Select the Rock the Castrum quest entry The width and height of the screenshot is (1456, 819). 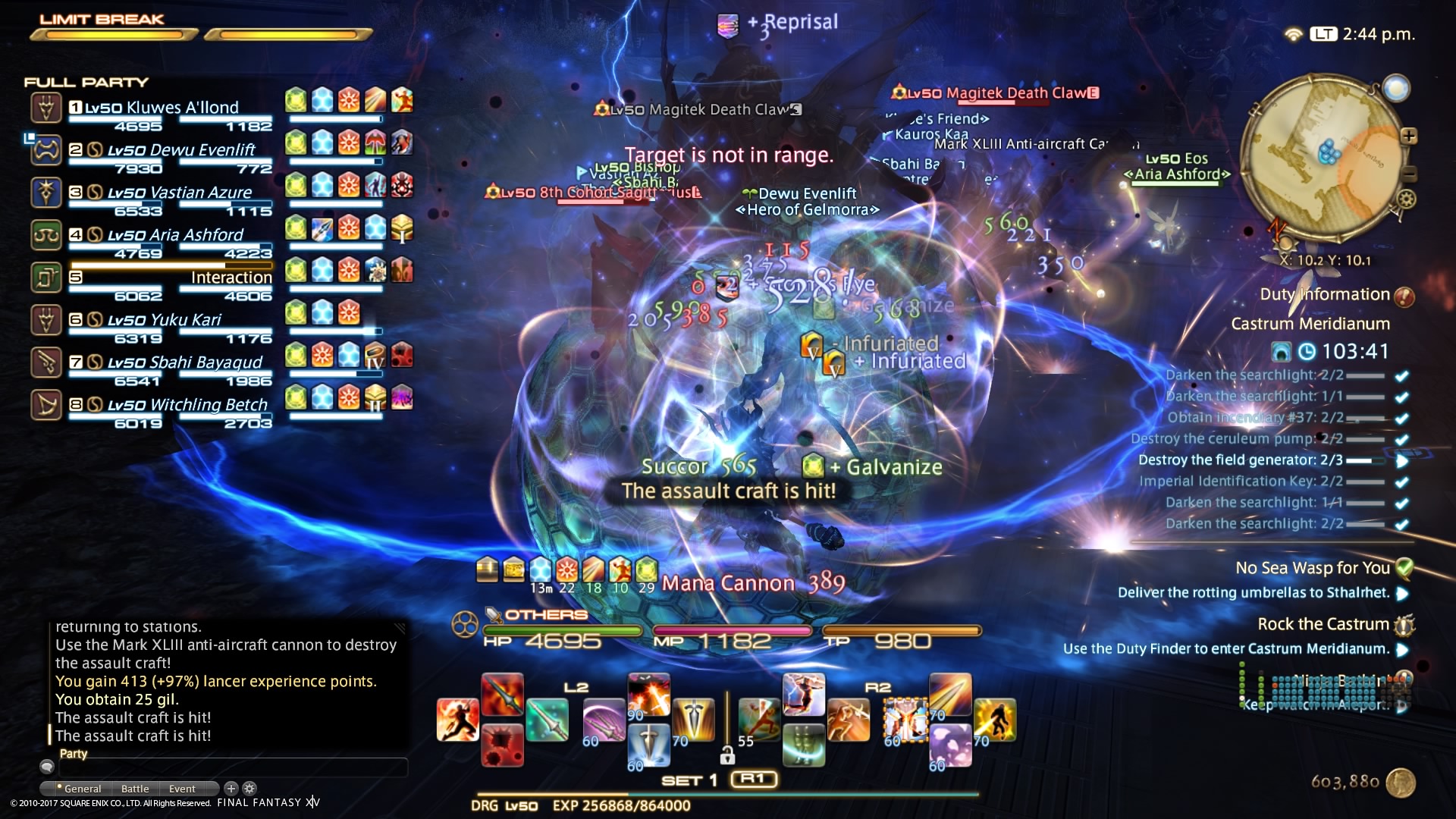[1323, 624]
